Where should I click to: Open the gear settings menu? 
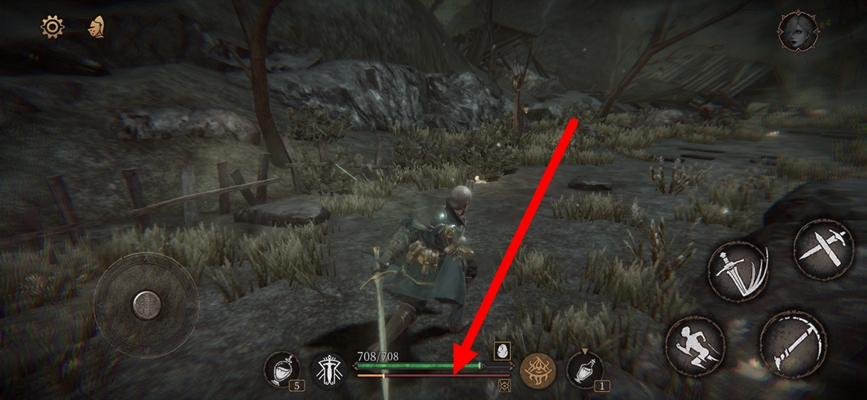pos(52,27)
